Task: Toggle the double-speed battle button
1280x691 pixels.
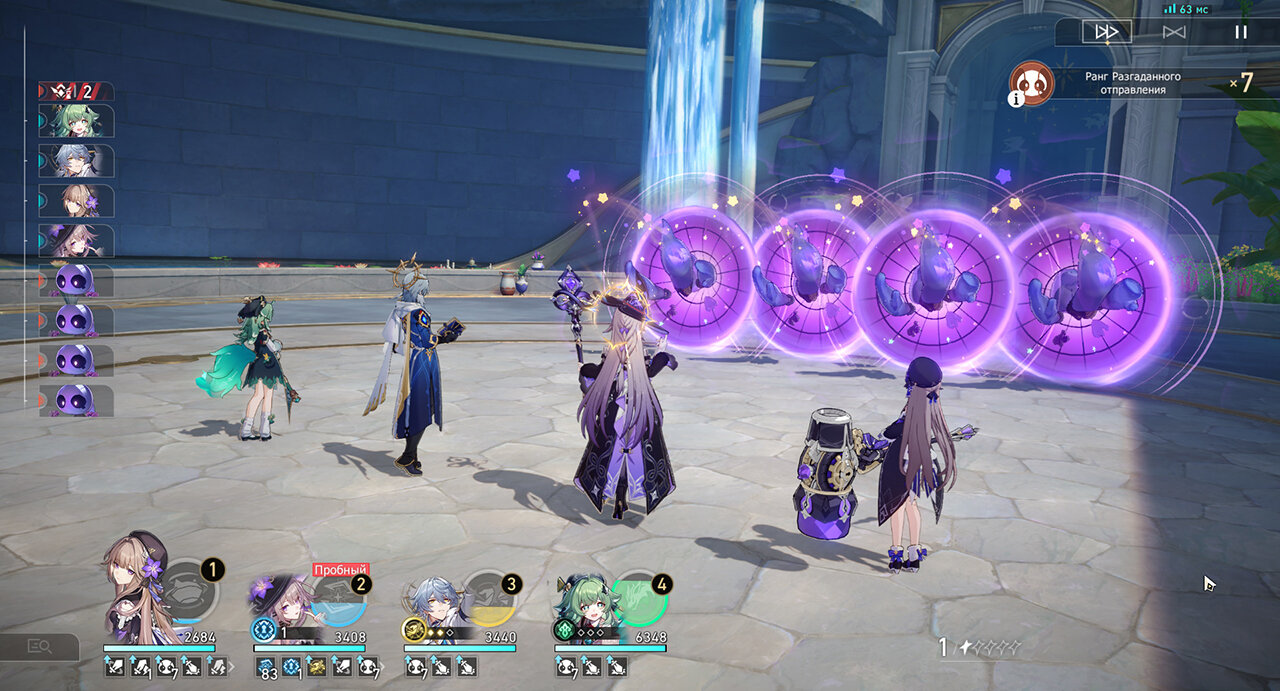Action: coord(1106,32)
